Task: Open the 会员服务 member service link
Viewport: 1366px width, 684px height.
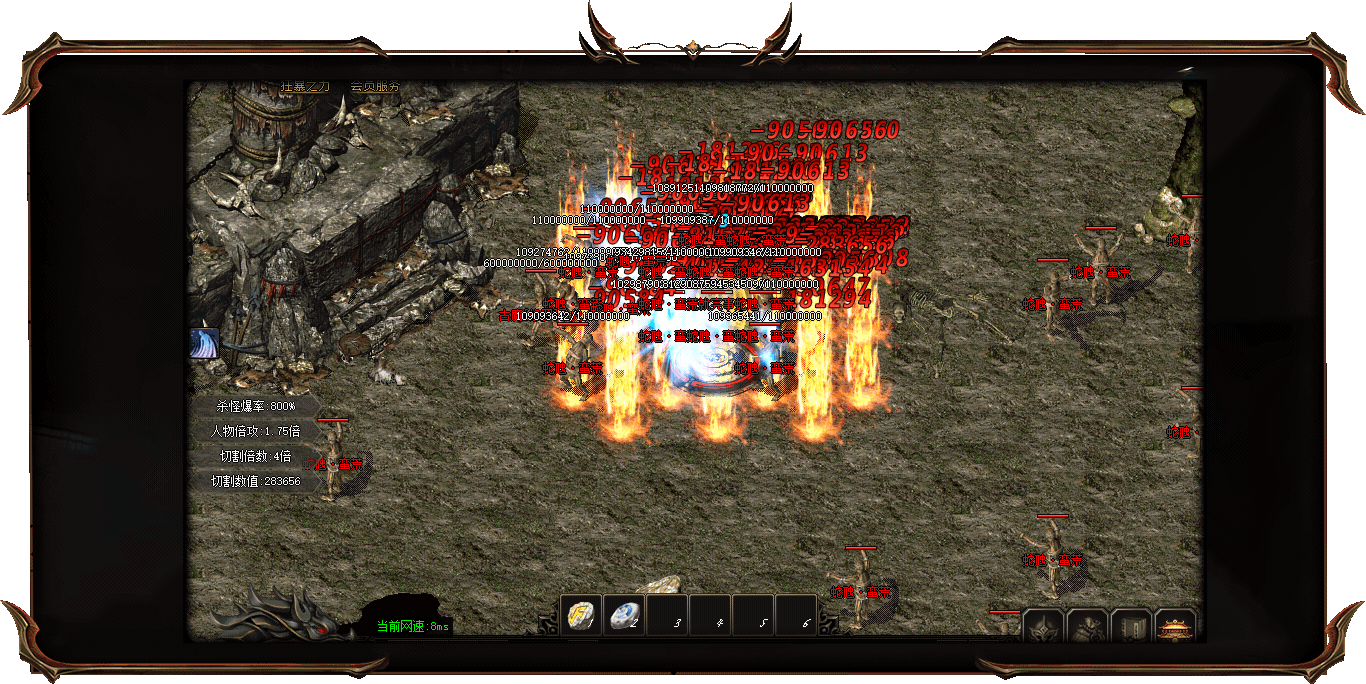Action: (x=375, y=86)
